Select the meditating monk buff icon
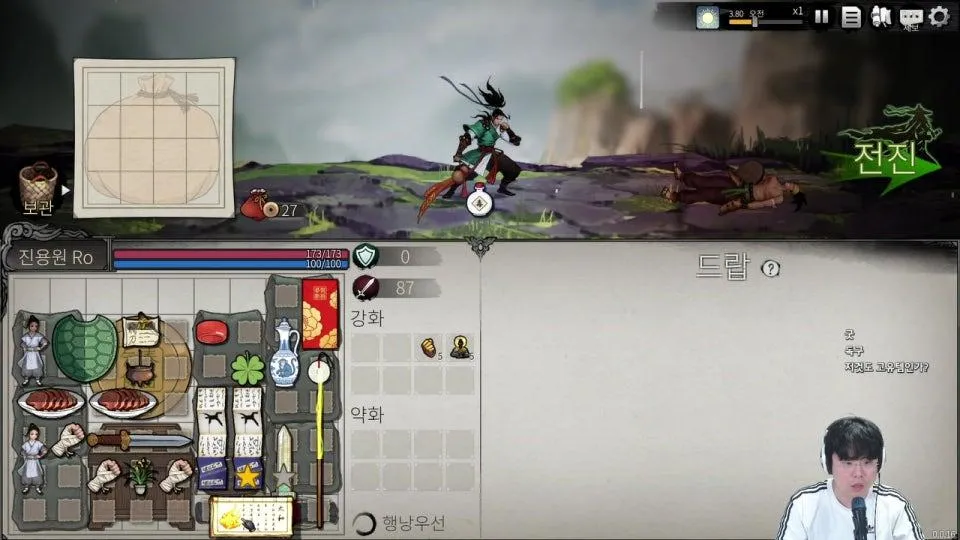The height and width of the screenshot is (540, 960). [x=460, y=347]
